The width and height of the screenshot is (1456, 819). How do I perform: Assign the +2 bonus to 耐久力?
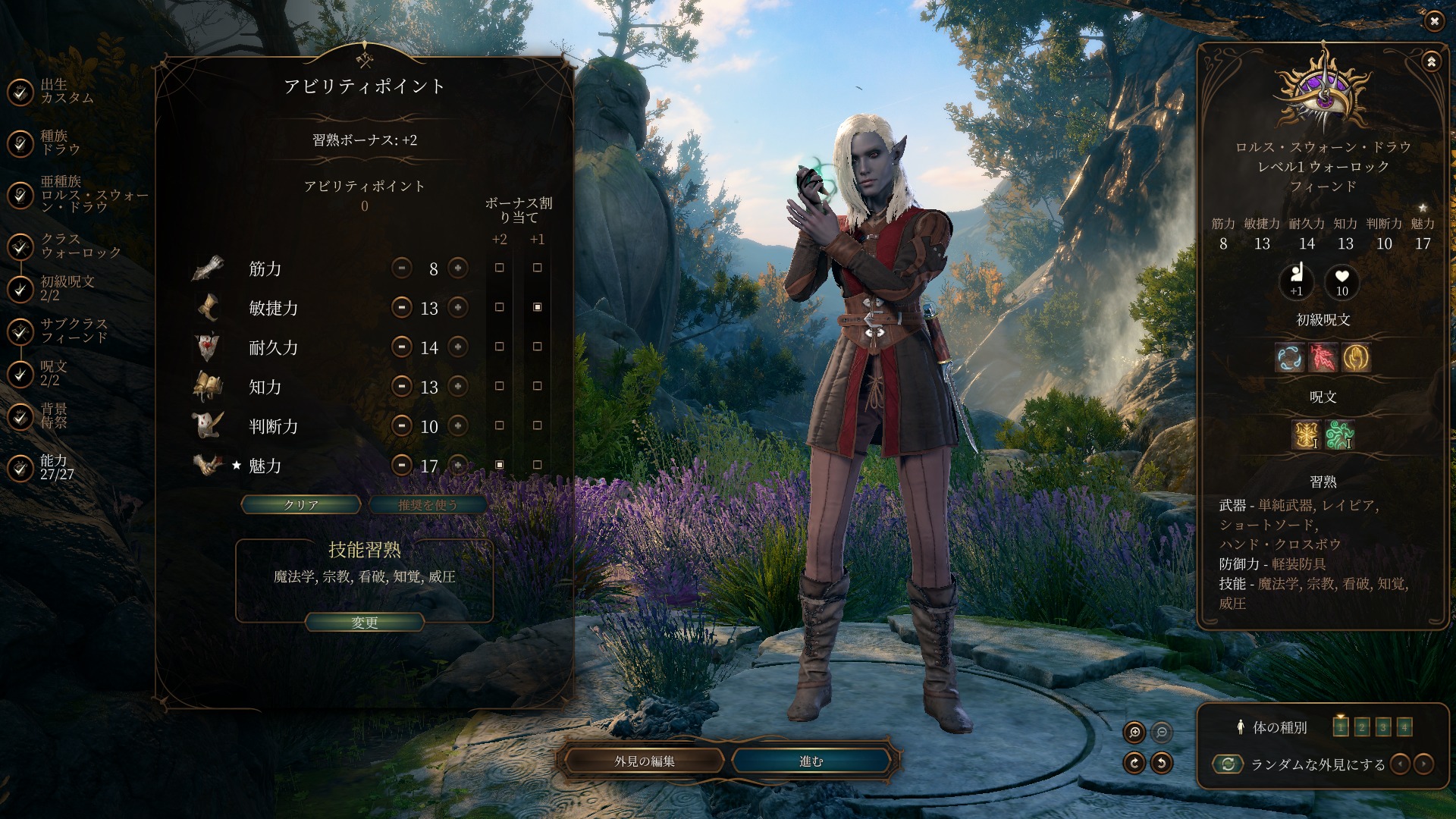[x=499, y=347]
